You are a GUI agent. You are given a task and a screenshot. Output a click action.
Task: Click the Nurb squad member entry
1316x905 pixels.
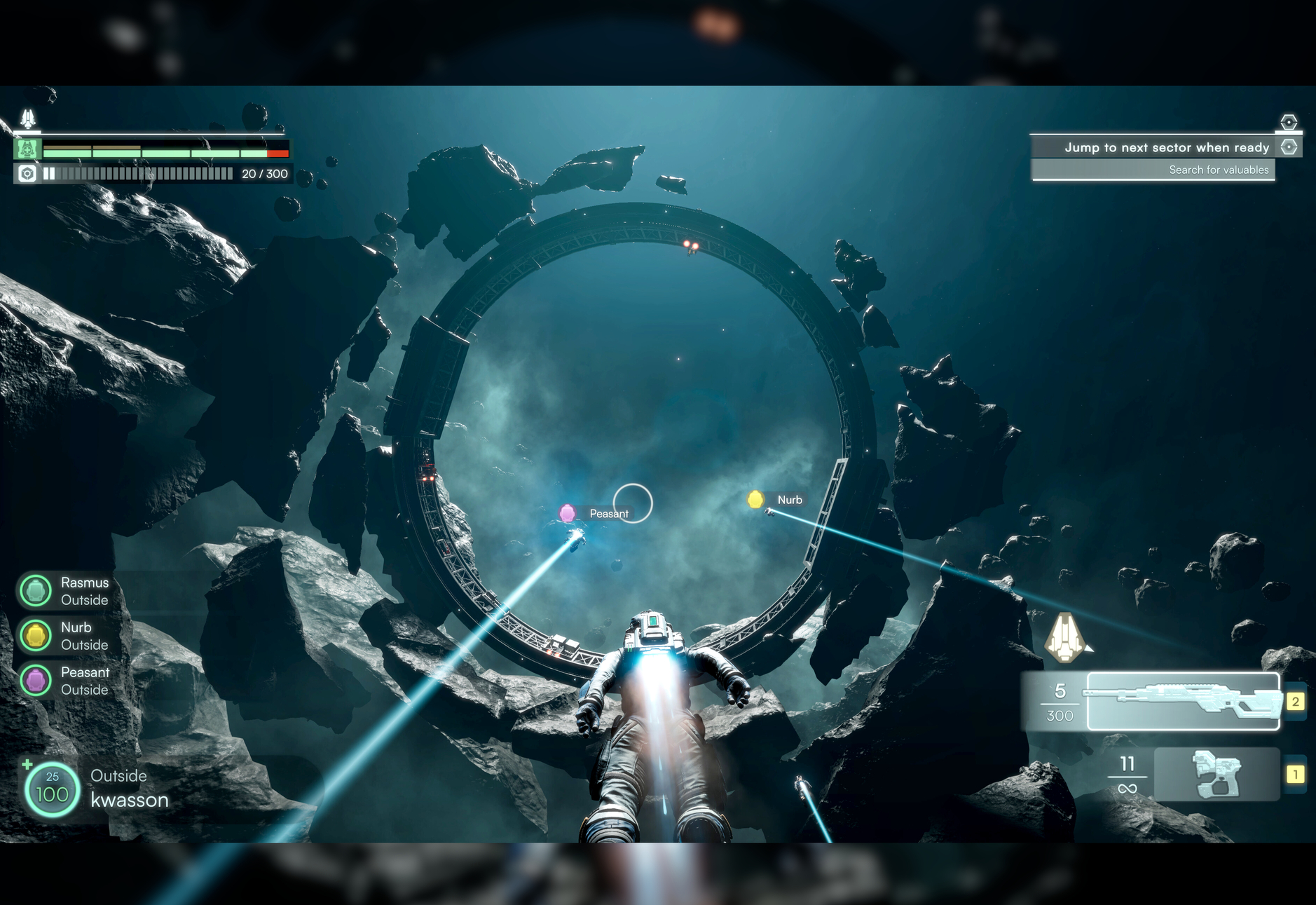[64, 636]
